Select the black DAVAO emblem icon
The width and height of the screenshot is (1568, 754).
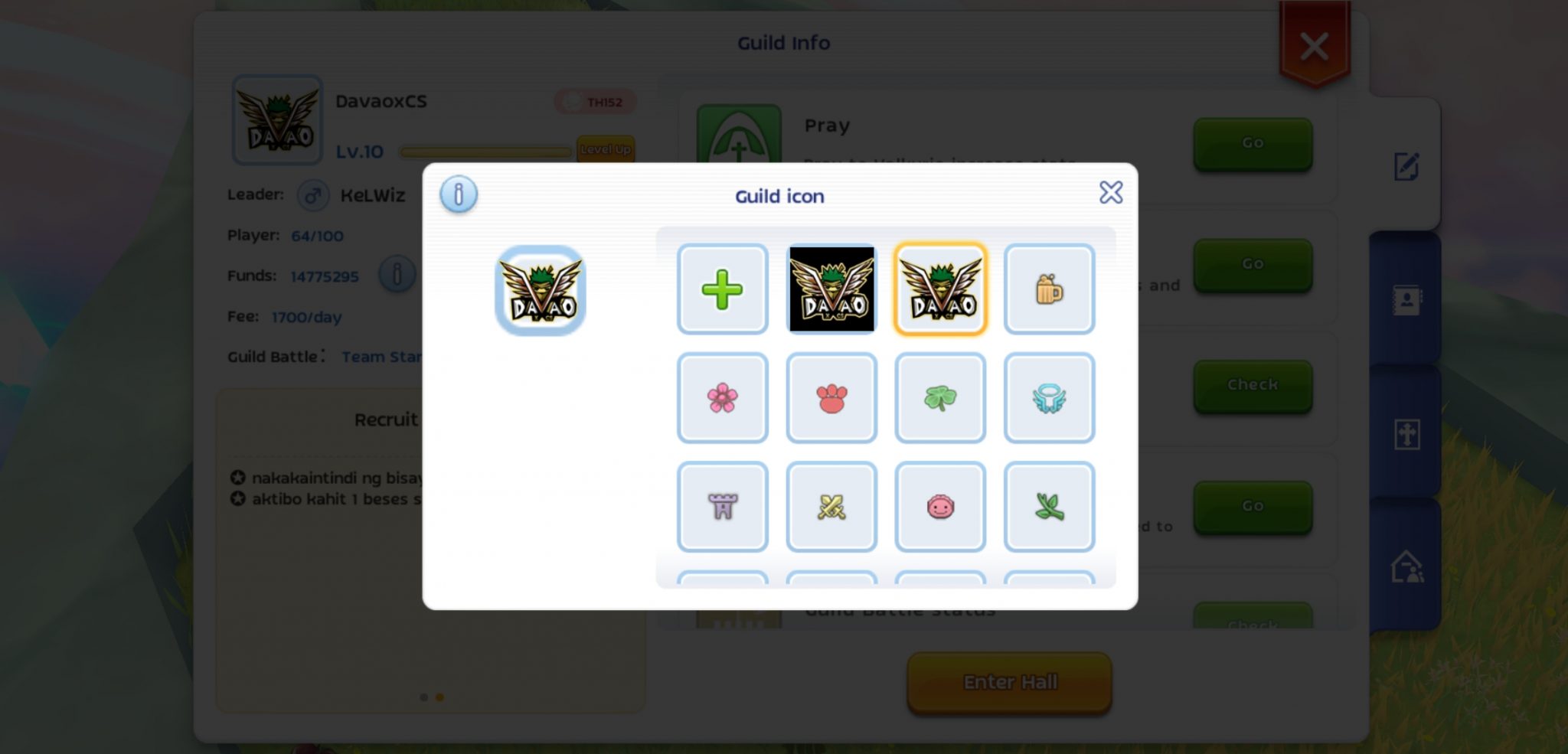pyautogui.click(x=831, y=289)
